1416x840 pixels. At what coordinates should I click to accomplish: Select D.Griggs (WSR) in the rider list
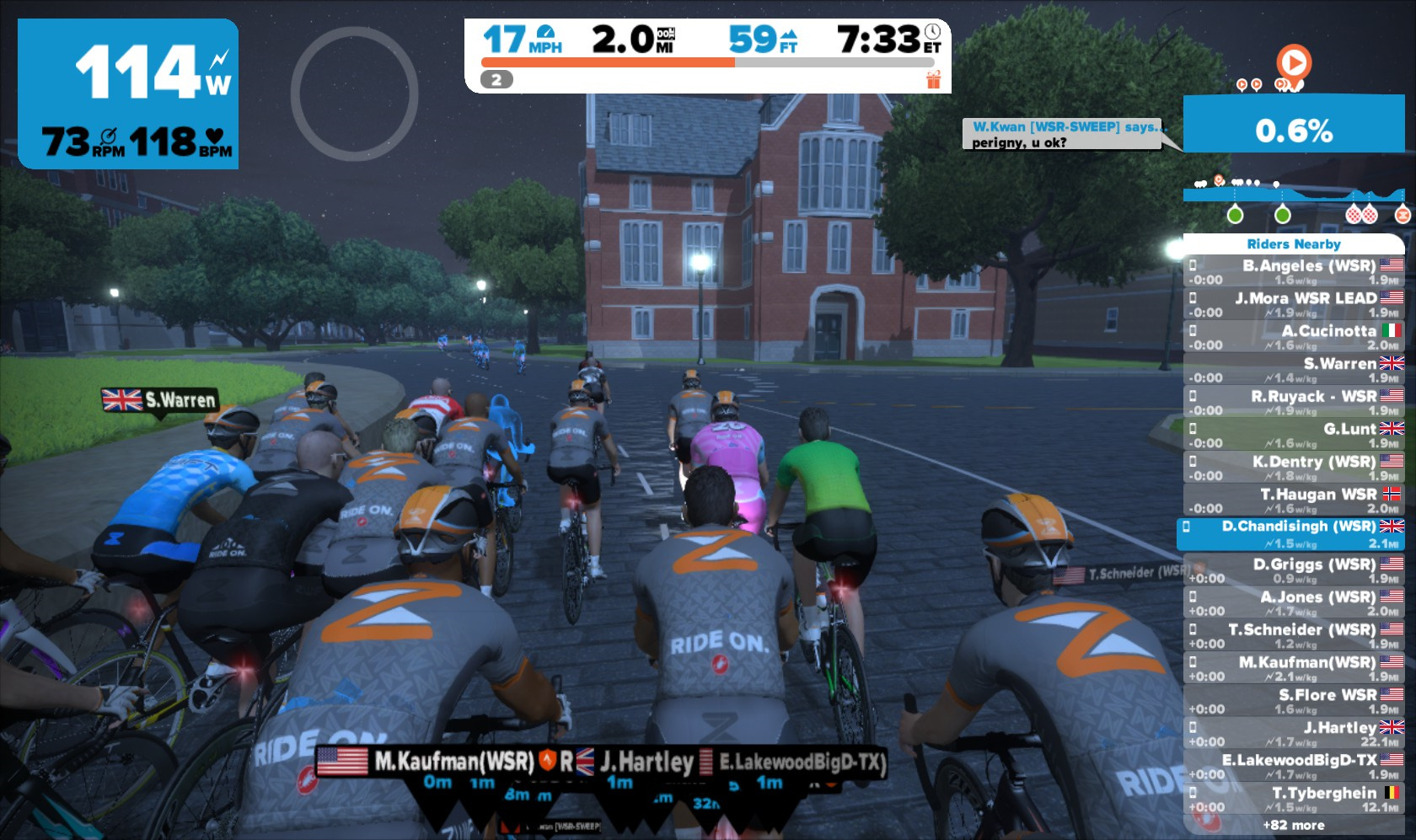[1294, 570]
